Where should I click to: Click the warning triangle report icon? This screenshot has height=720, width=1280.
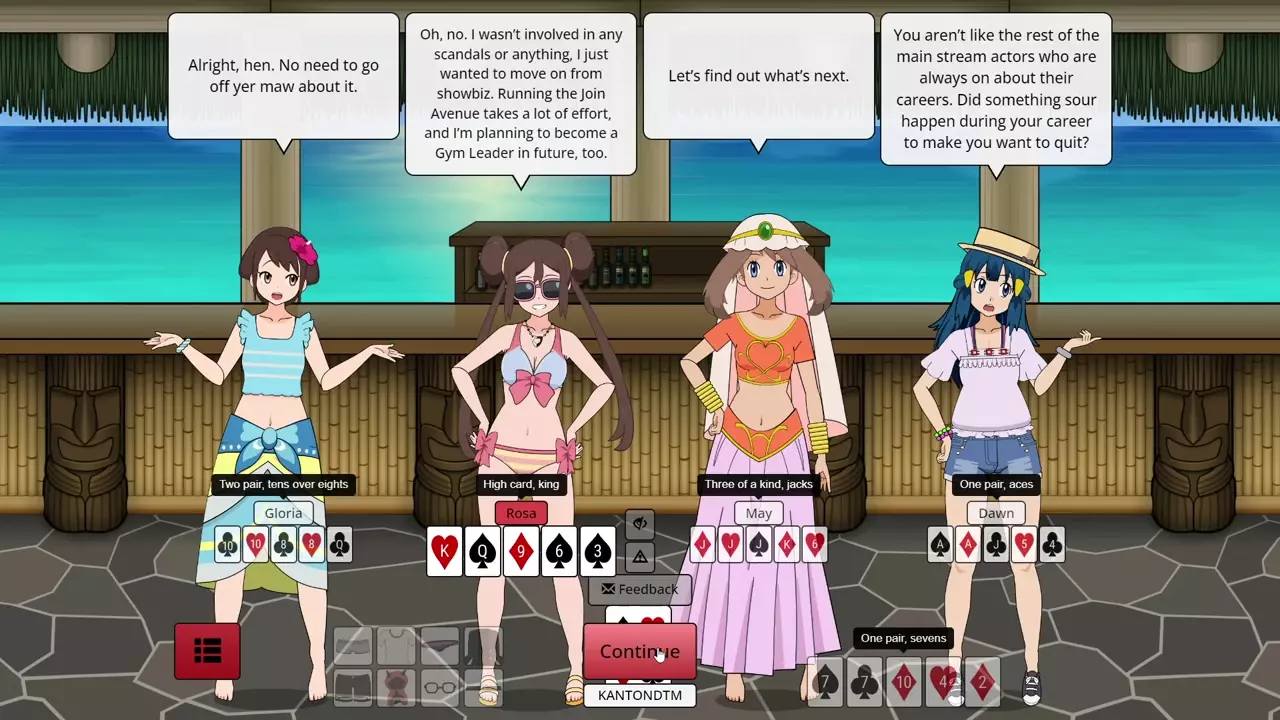640,557
